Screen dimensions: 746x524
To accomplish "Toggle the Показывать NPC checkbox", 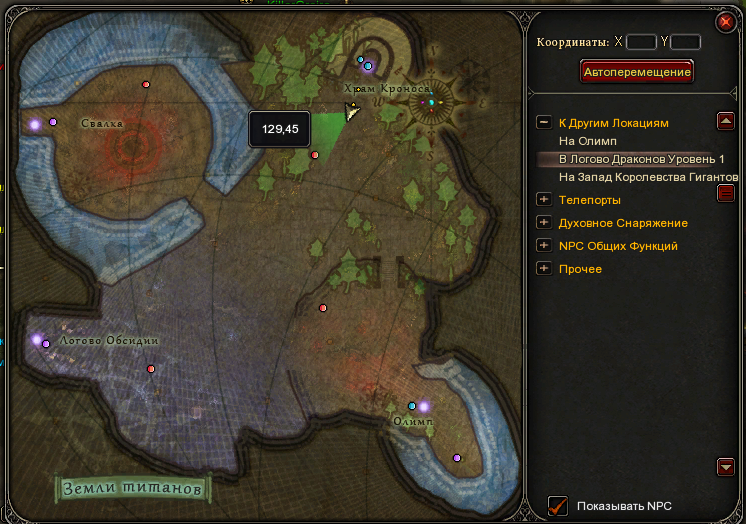I will tap(558, 505).
